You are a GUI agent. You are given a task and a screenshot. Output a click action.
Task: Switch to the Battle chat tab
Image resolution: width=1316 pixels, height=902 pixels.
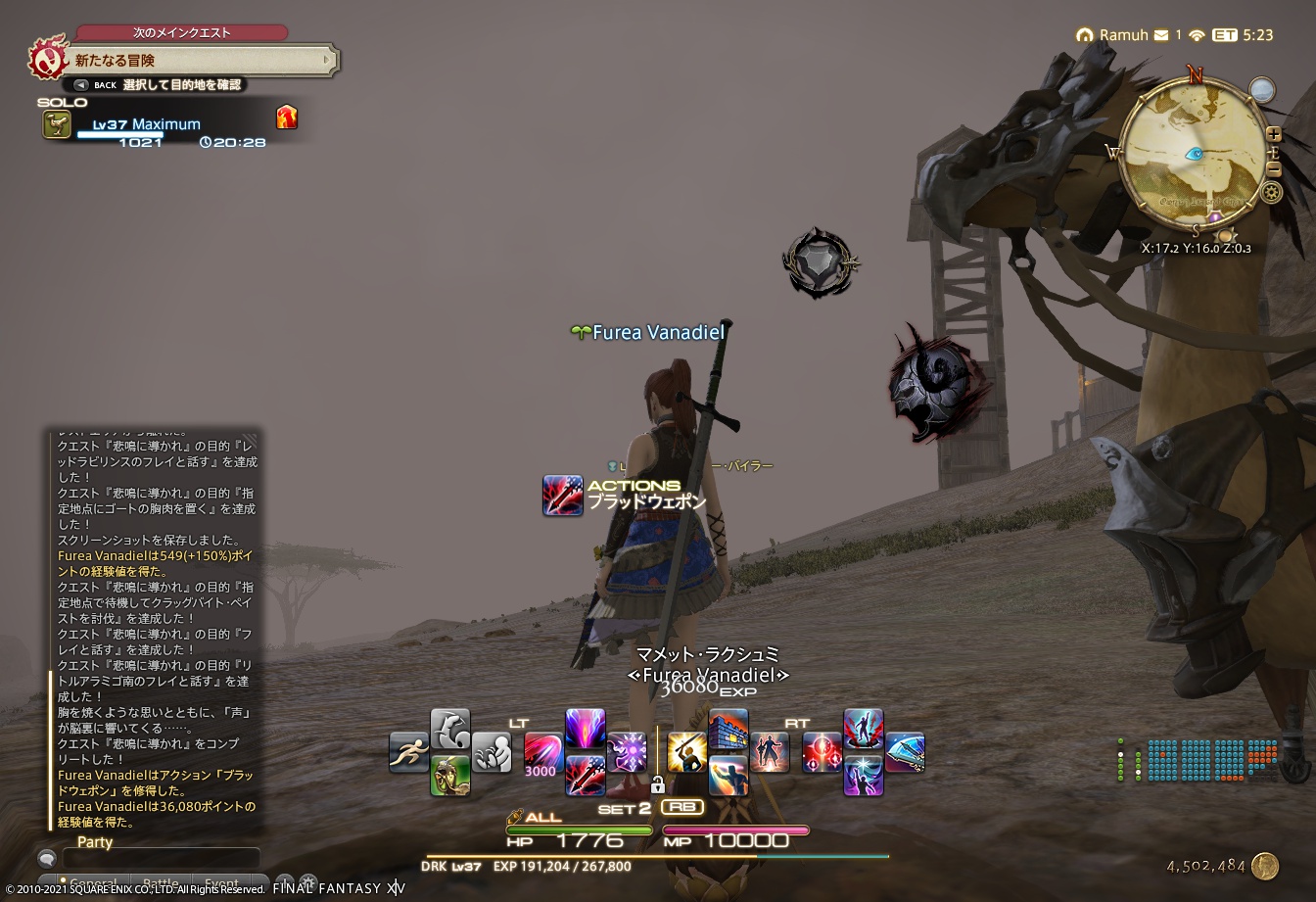point(161,882)
